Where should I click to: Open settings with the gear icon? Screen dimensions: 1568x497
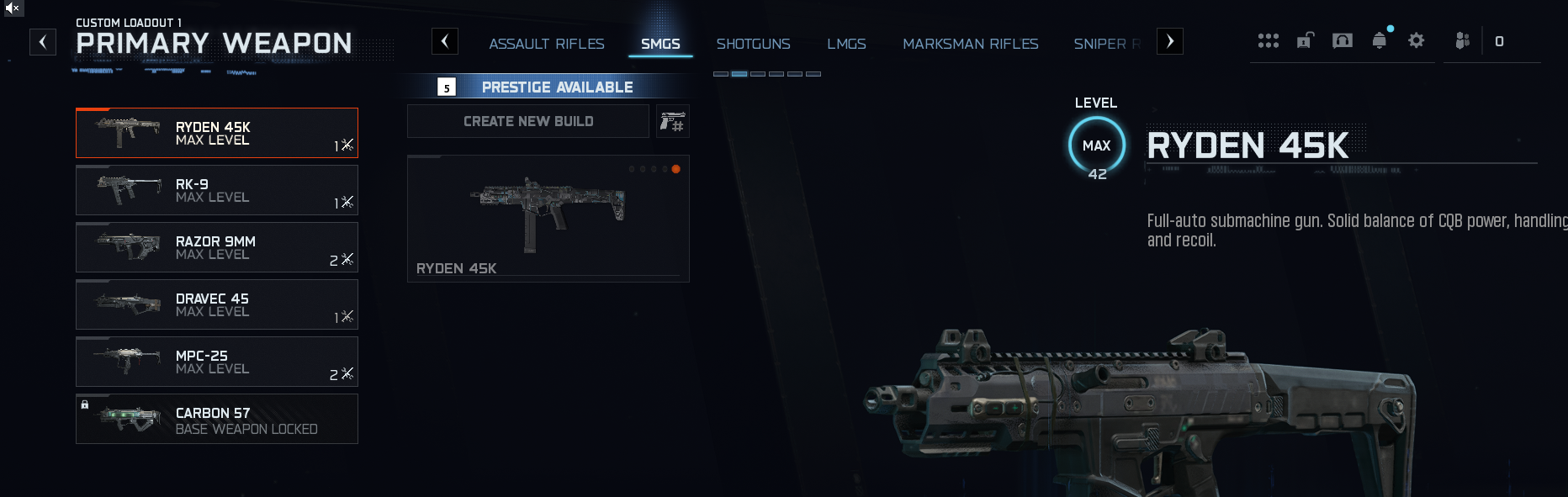pyautogui.click(x=1416, y=40)
